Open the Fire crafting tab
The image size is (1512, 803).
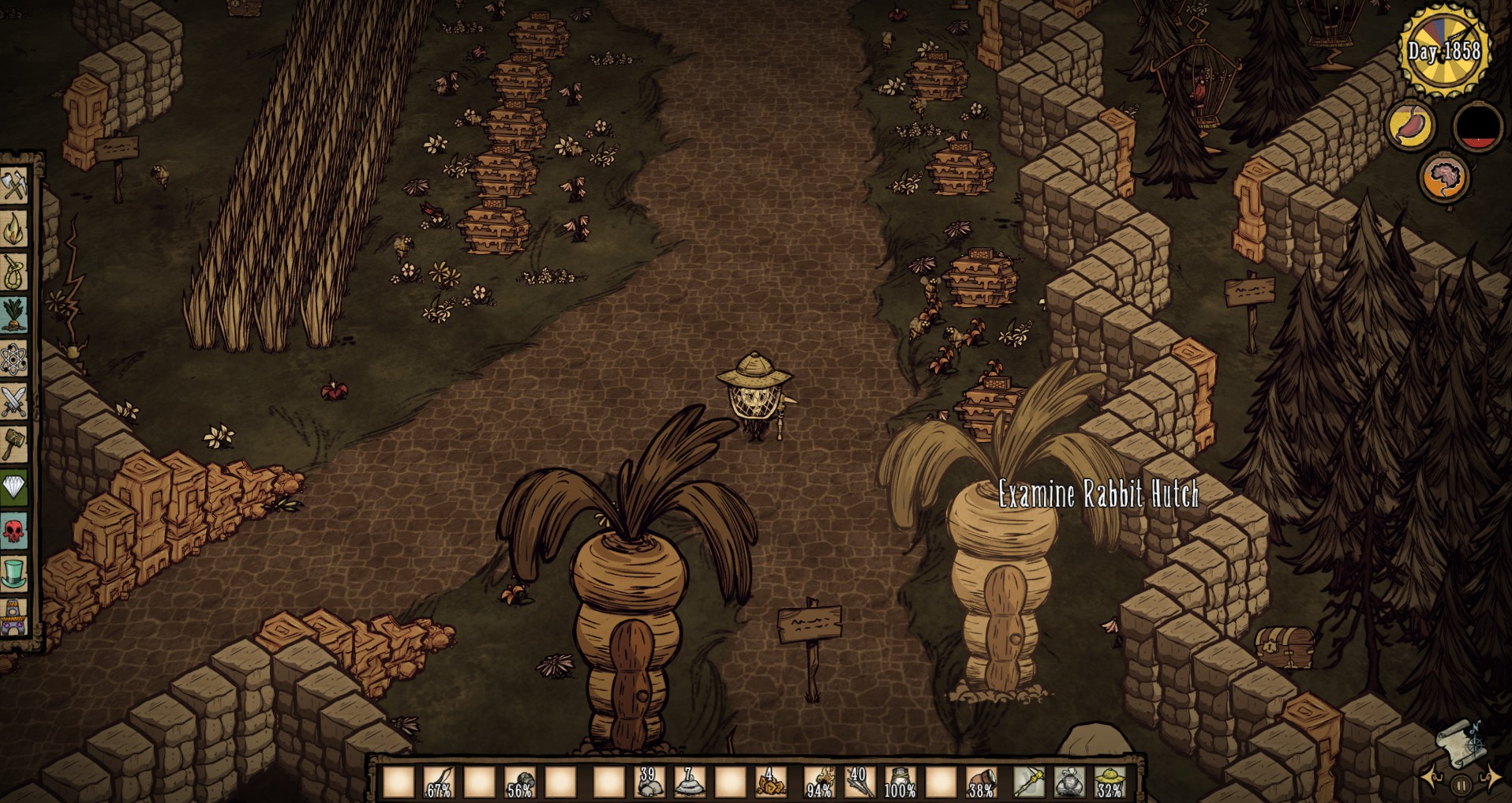coord(14,229)
